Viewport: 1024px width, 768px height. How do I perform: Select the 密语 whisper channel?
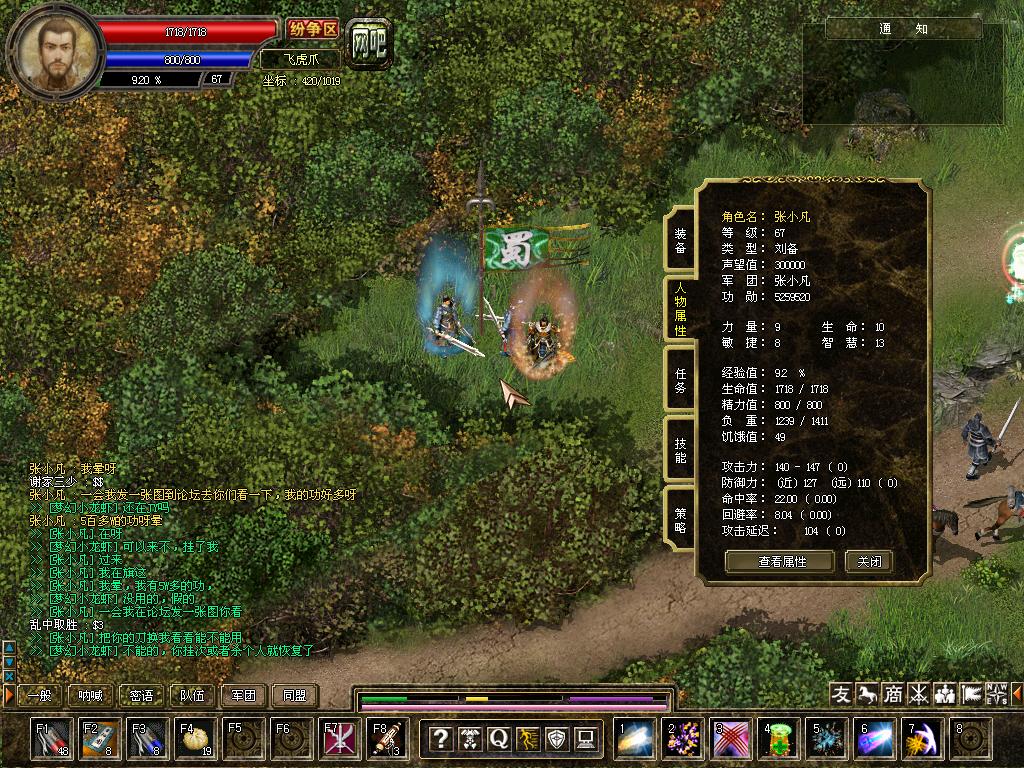click(x=142, y=696)
